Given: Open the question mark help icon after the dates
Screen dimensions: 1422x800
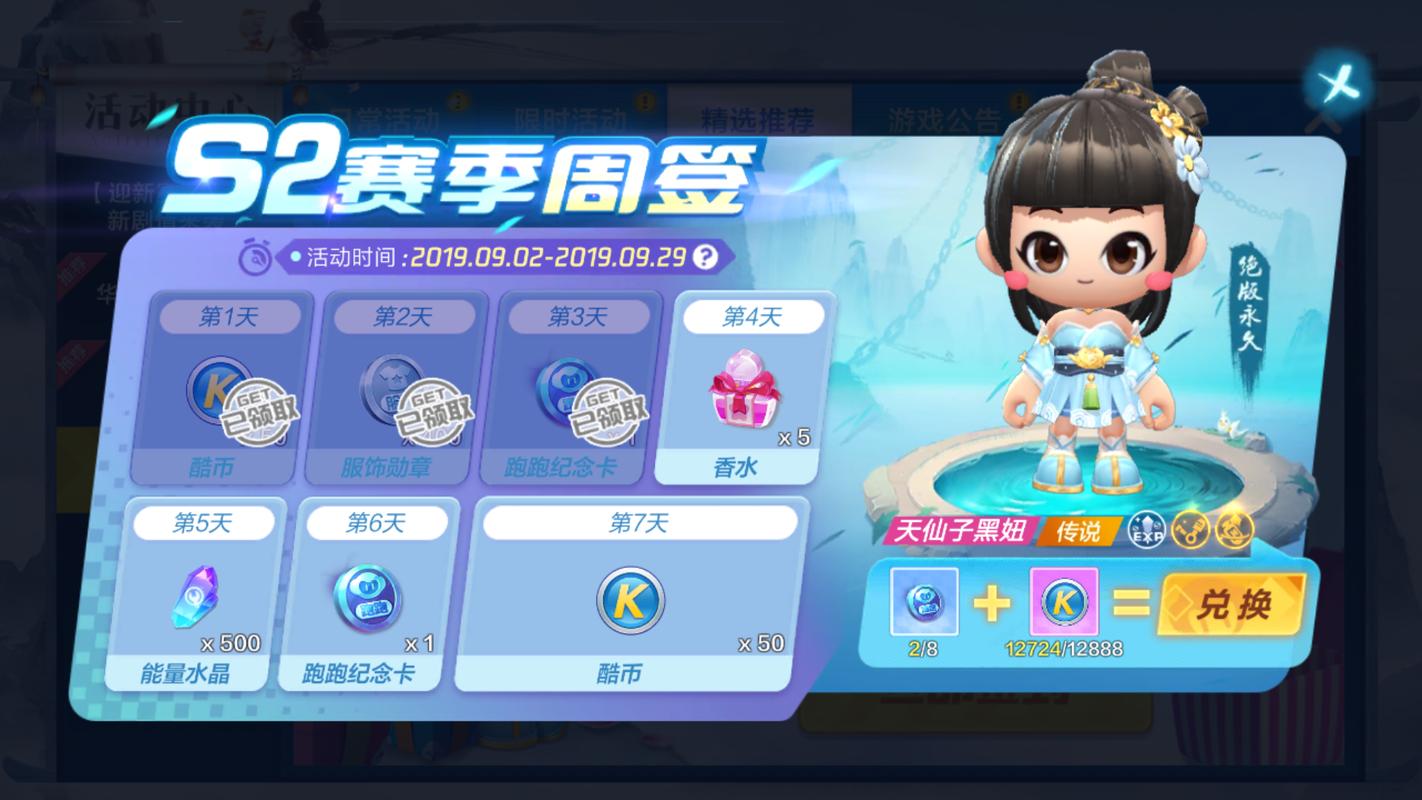Looking at the screenshot, I should coord(706,256).
